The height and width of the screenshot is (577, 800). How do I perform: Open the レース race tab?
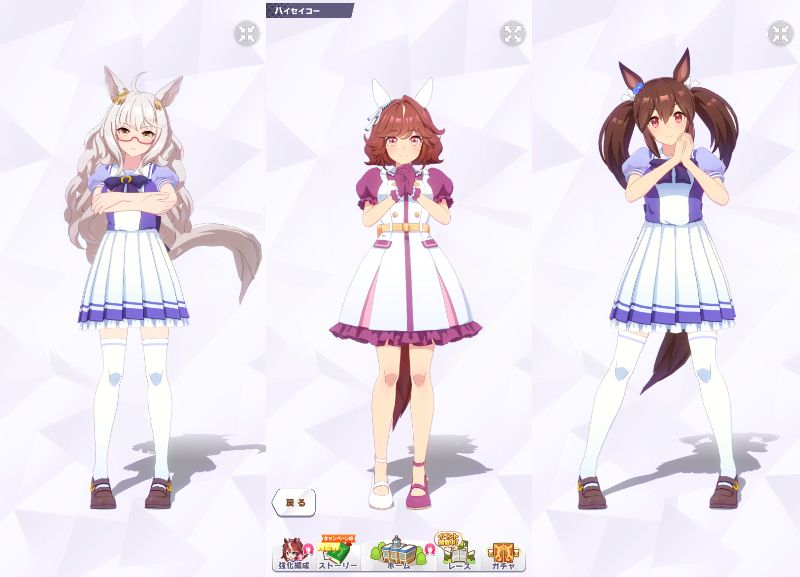pos(456,553)
